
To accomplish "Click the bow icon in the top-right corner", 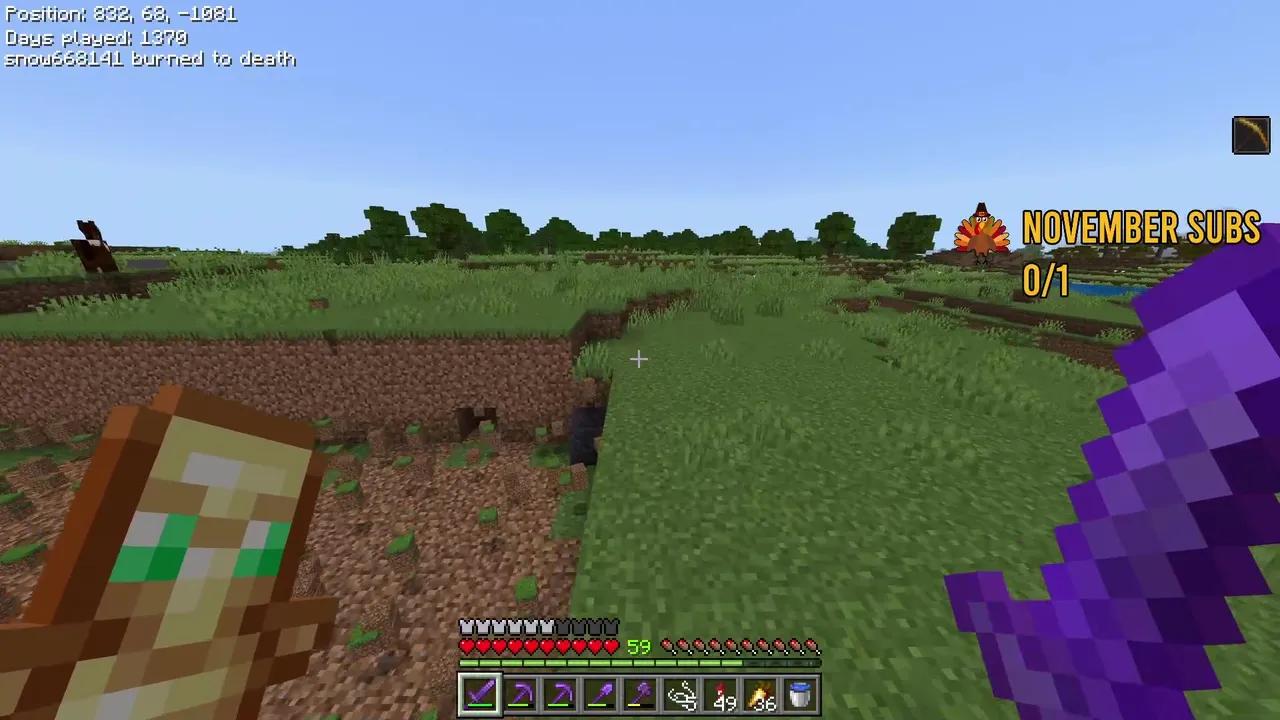I will pyautogui.click(x=1251, y=135).
